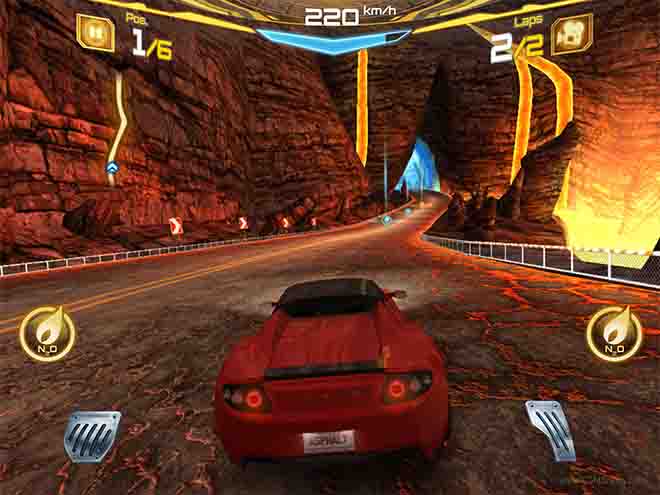Pause the race with the pause button
Screen dimensions: 660x495
coord(95,31)
